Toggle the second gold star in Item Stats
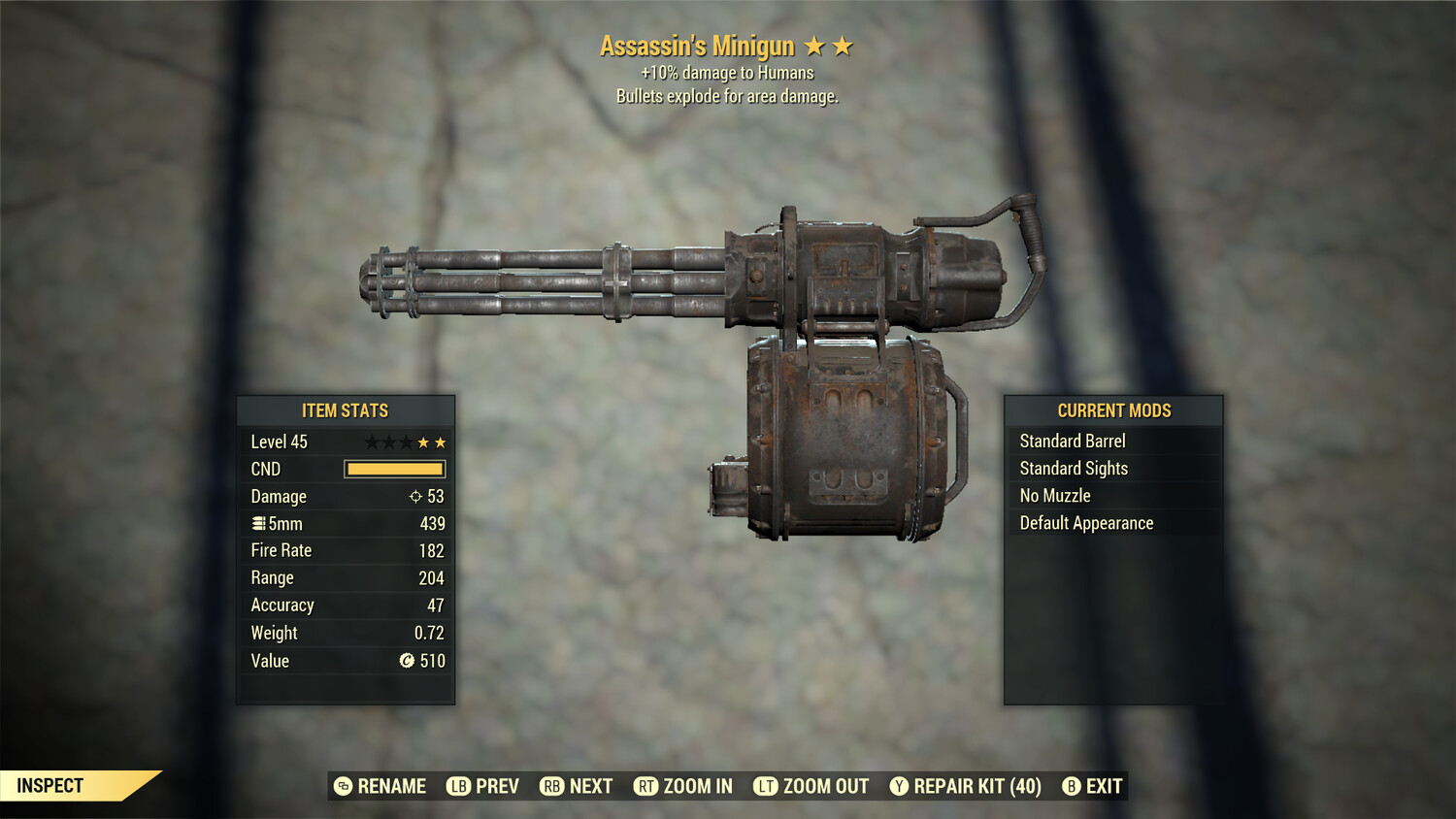The height and width of the screenshot is (819, 1456). 440,441
